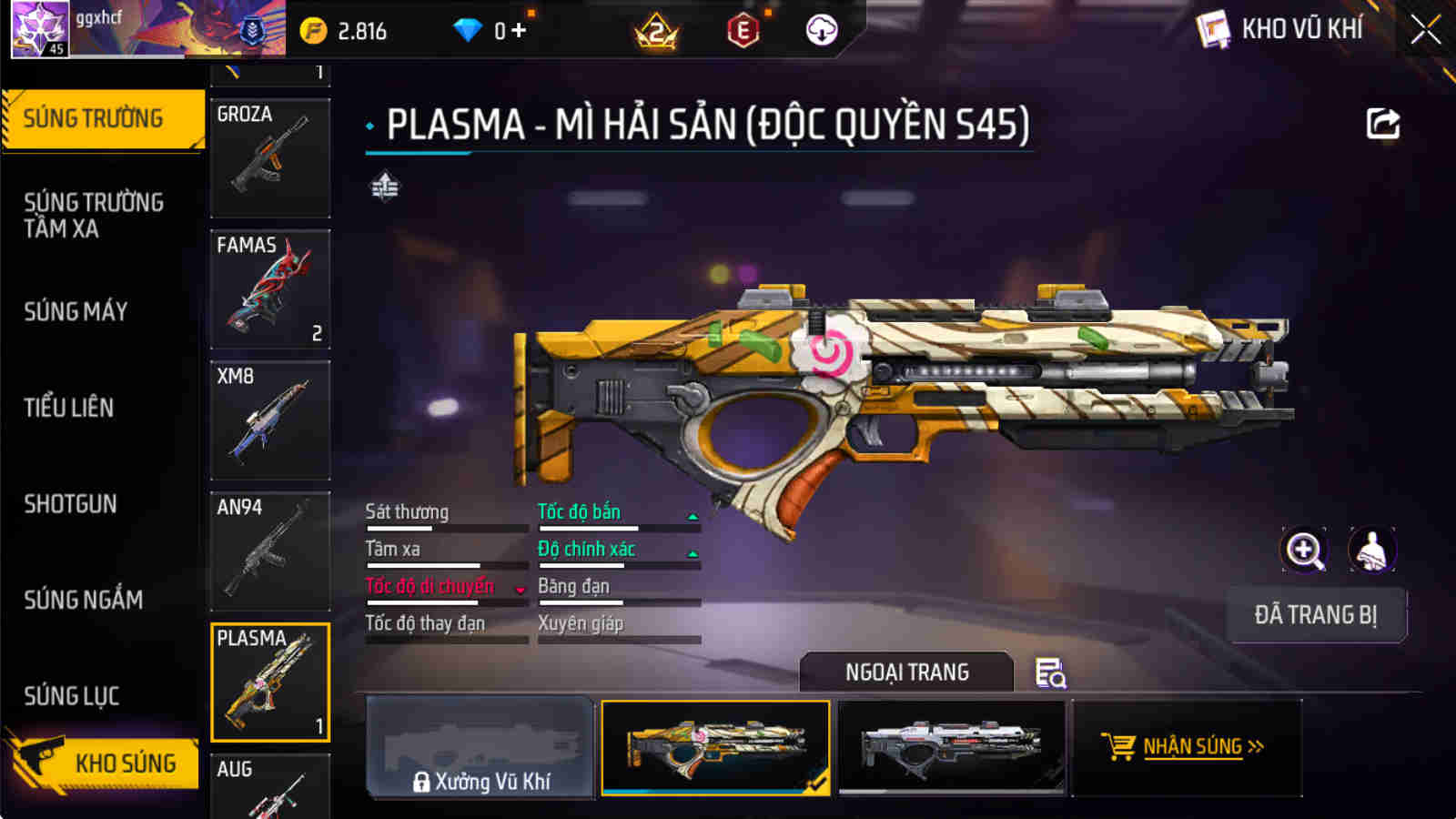Select the FAMAS weapon thumbnail
Image resolution: width=1456 pixels, height=819 pixels.
coord(269,289)
